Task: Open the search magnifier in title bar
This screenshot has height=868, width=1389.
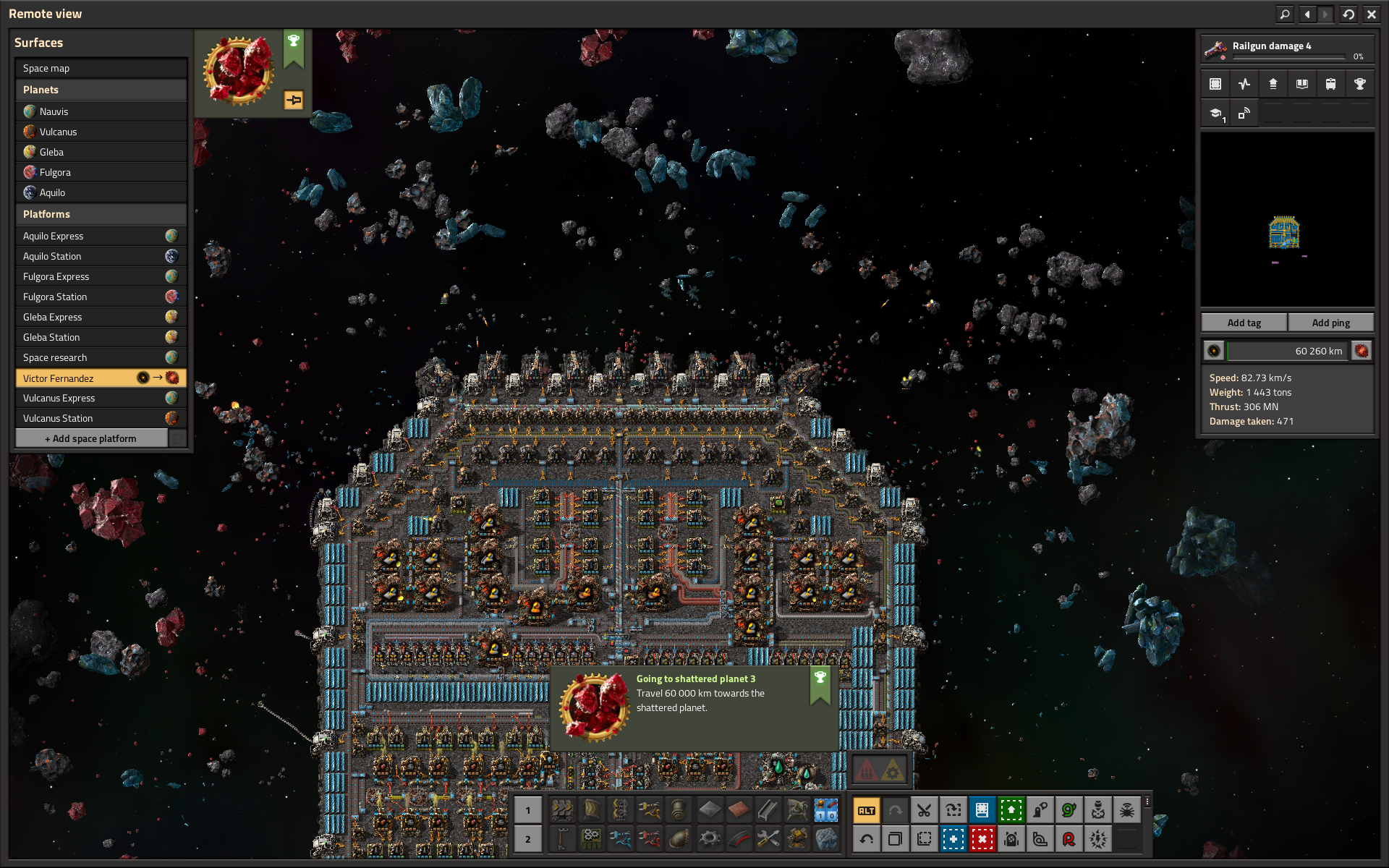Action: click(1285, 14)
